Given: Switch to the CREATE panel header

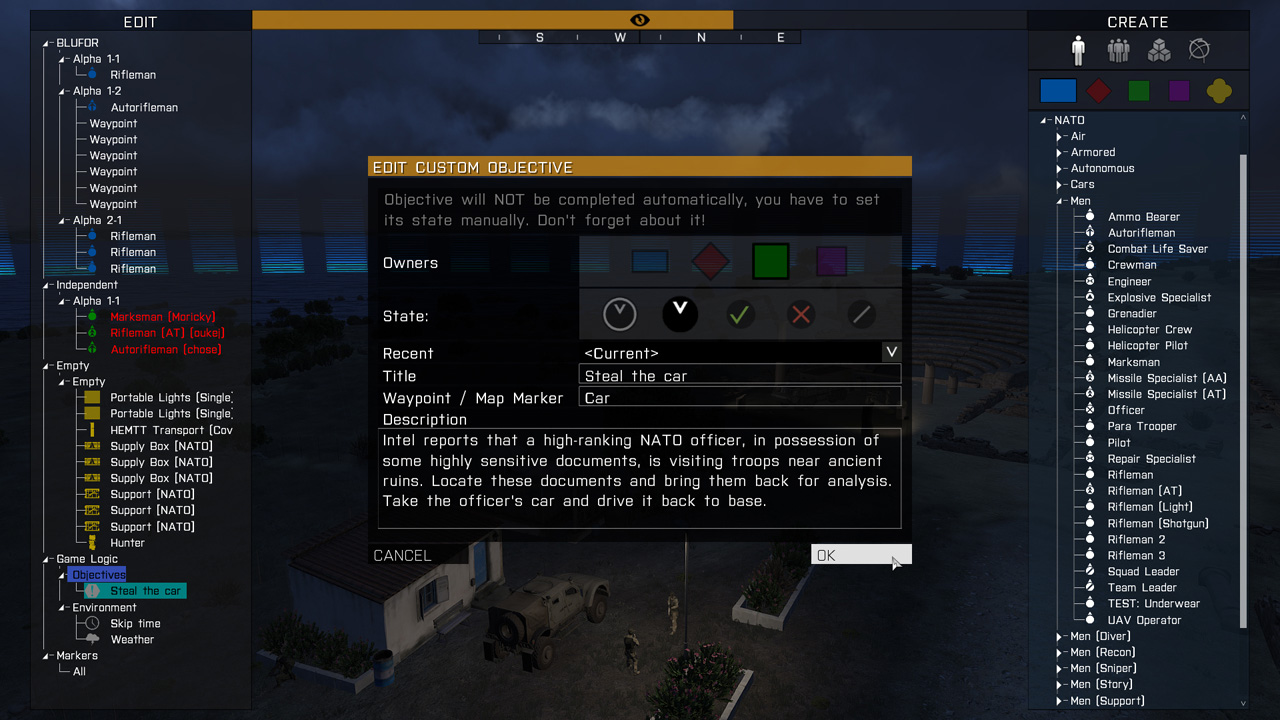Looking at the screenshot, I should coord(1138,21).
